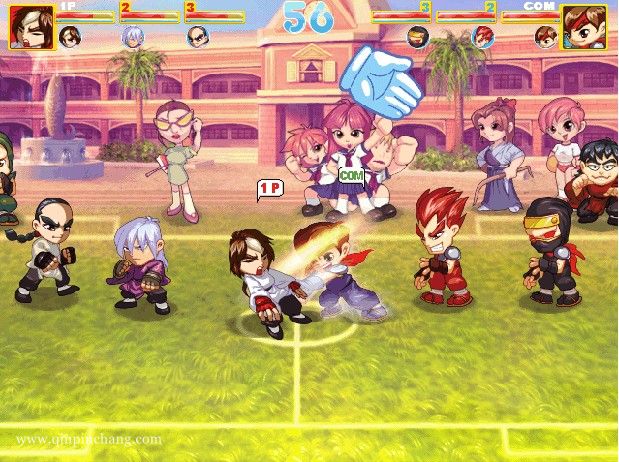
Task: Select the bald sunglasses teammate icon
Action: (x=196, y=37)
